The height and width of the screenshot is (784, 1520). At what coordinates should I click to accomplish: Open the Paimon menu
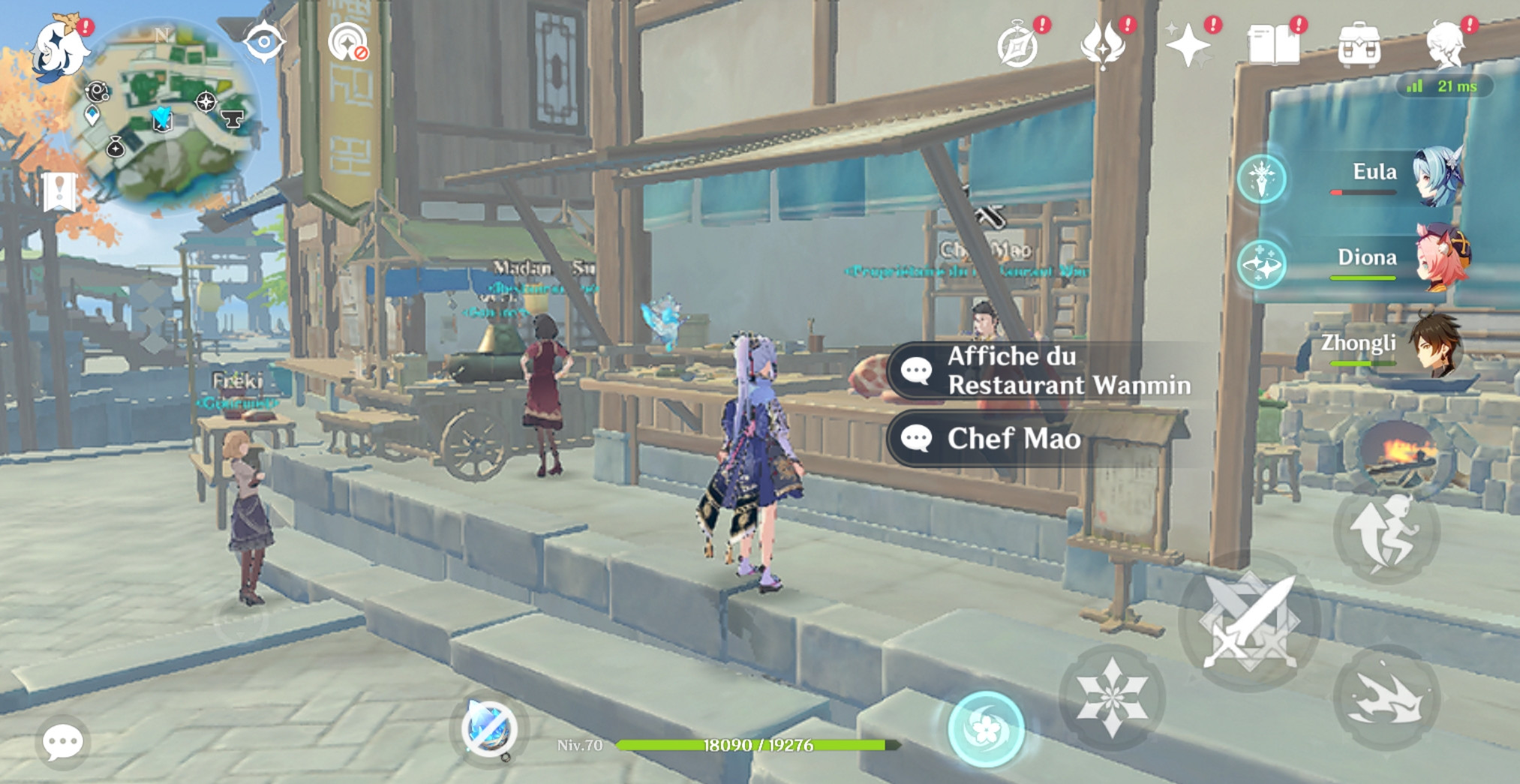coord(59,50)
